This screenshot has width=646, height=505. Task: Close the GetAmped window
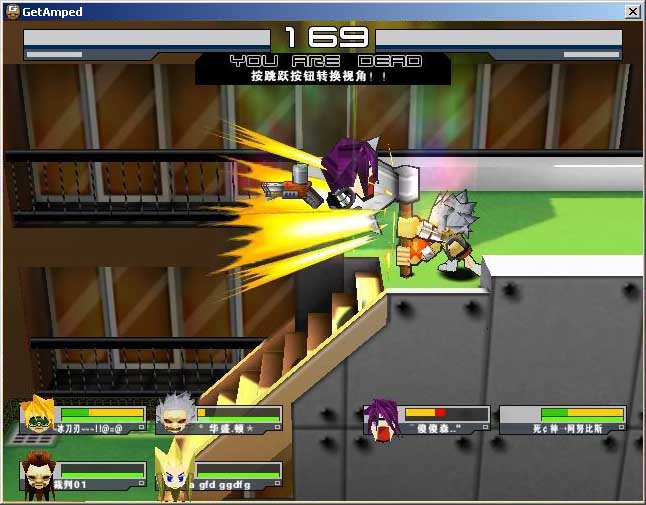pos(632,11)
